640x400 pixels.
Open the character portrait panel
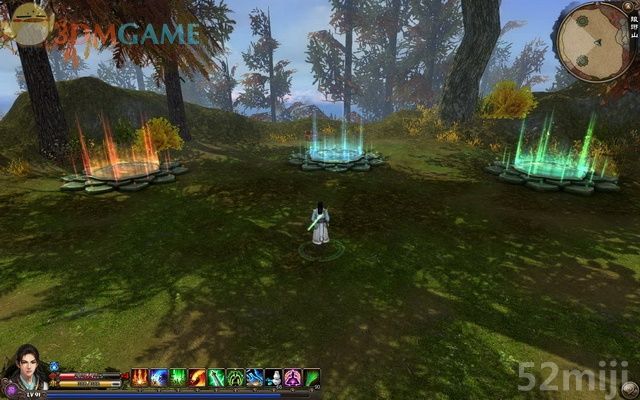[24, 366]
